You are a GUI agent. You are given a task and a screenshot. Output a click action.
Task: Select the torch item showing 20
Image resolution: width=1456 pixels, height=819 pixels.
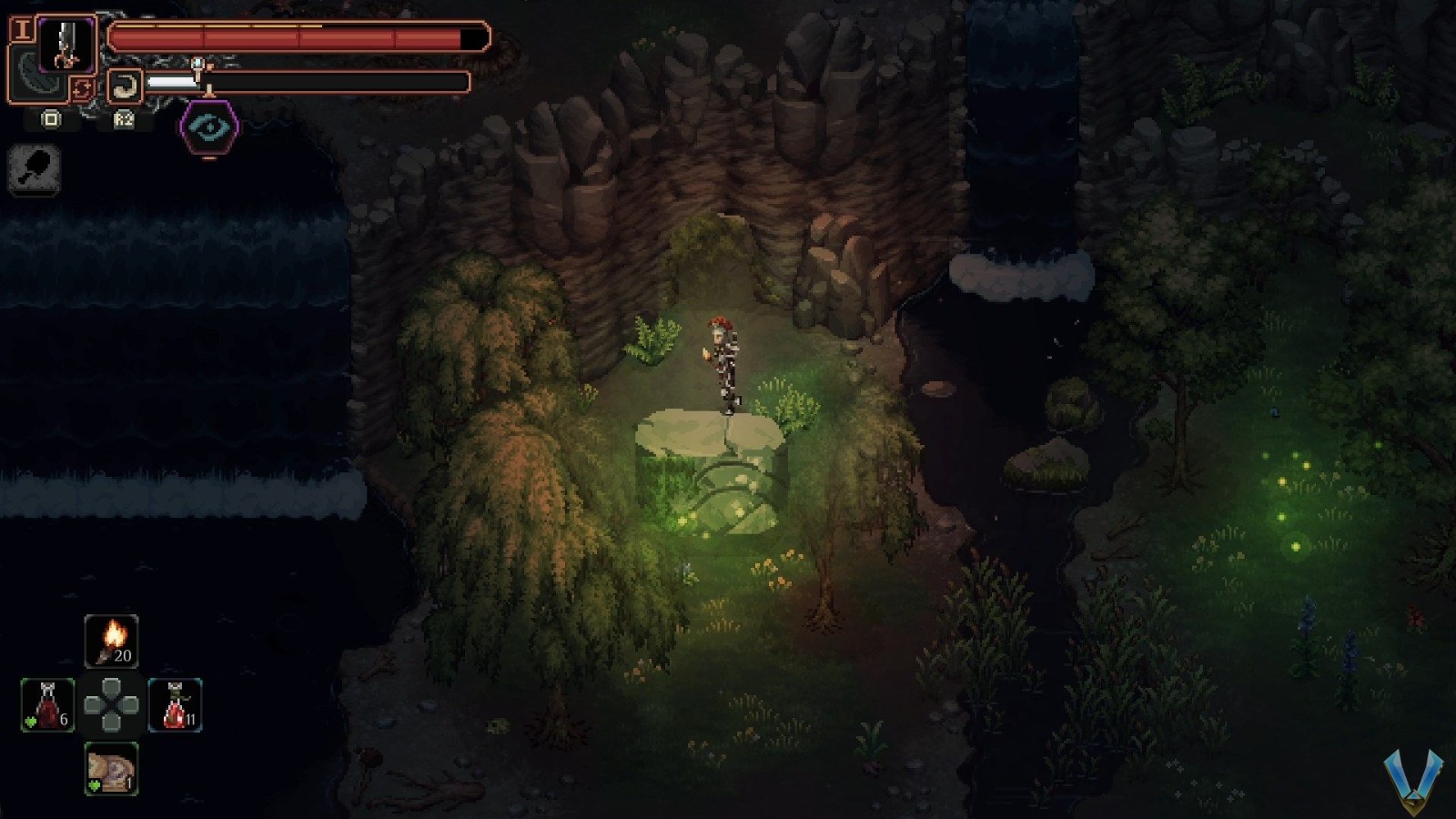[111, 642]
